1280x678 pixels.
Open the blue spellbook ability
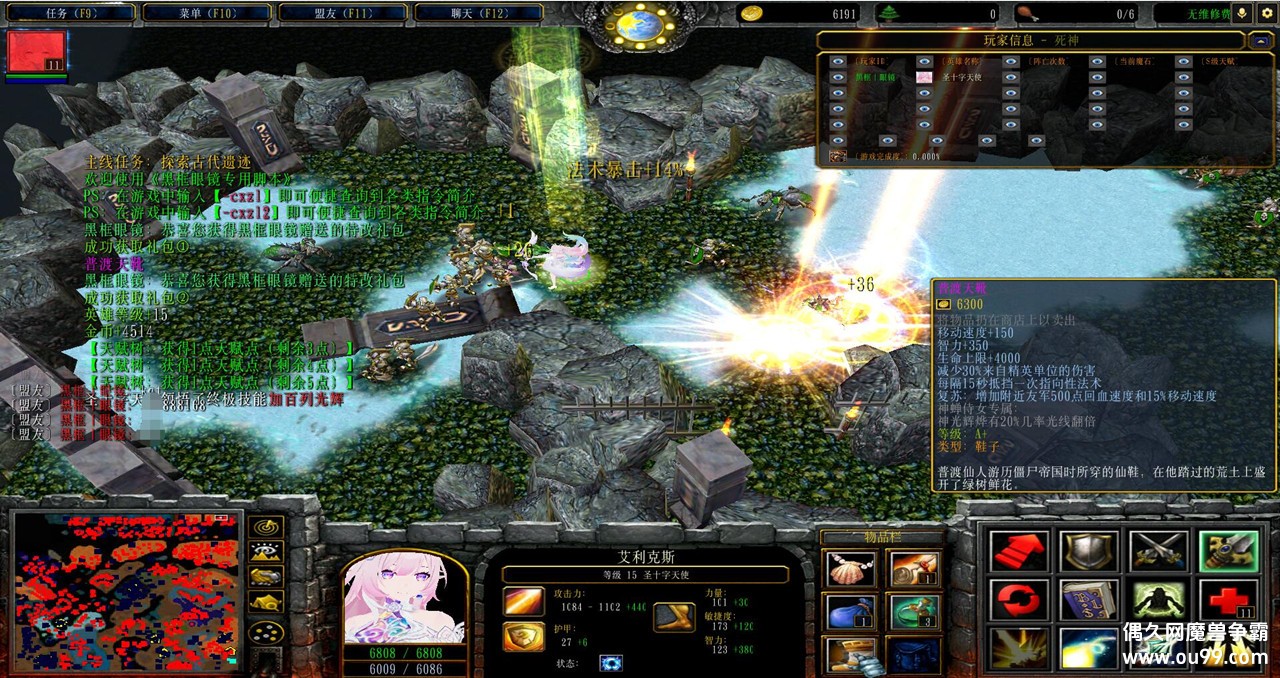1089,600
